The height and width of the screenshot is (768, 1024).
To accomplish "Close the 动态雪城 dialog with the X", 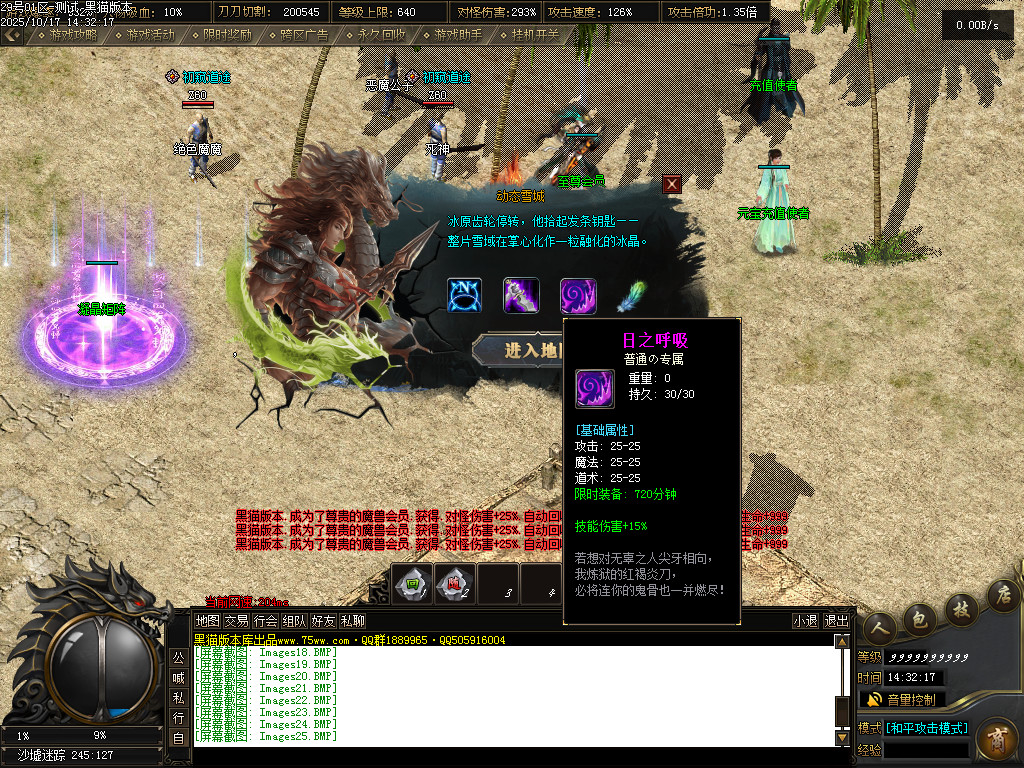I will pyautogui.click(x=672, y=184).
